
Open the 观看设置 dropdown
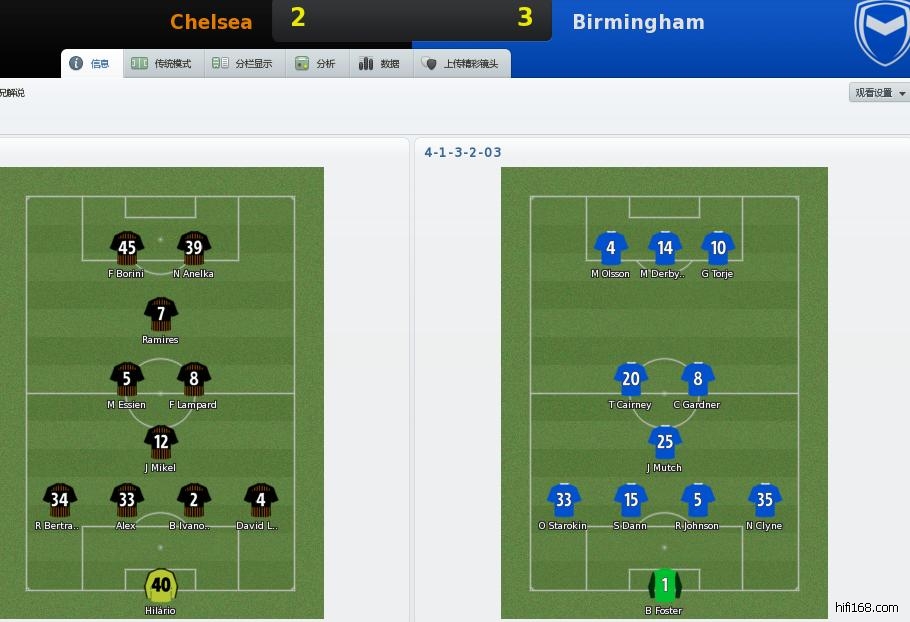879,93
